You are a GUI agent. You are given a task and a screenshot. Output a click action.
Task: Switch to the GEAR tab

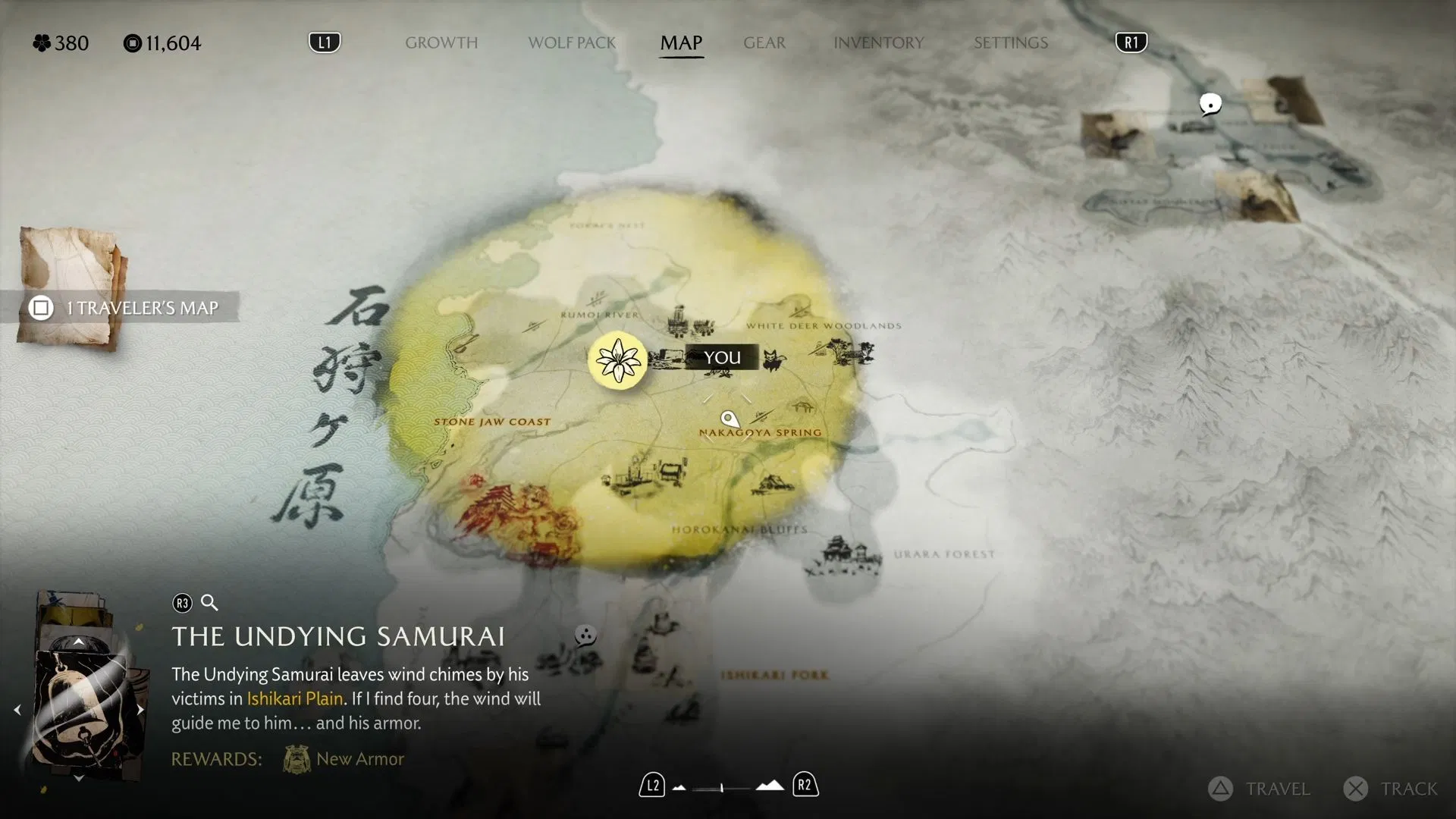point(764,43)
